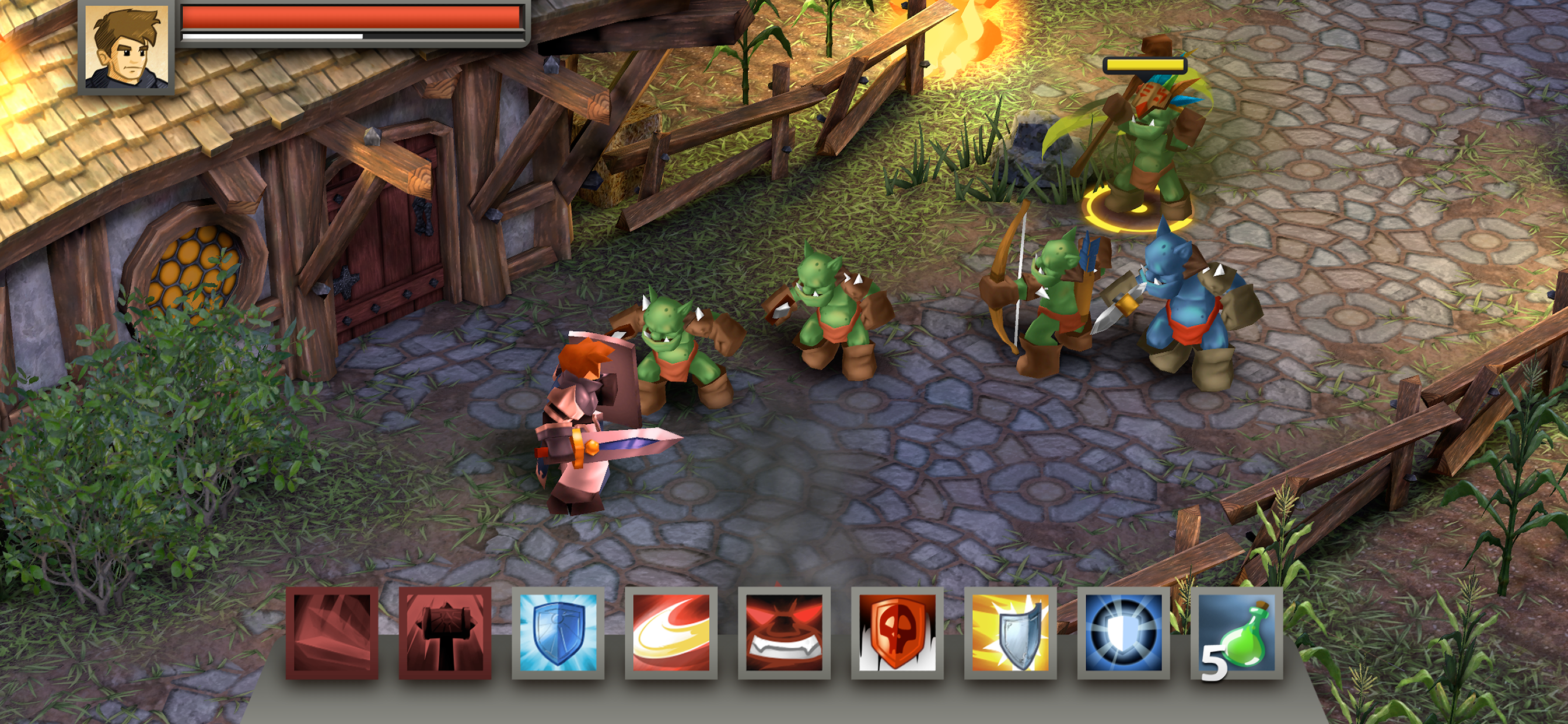Click the hero portrait
The height and width of the screenshot is (724, 1568).
click(x=127, y=47)
